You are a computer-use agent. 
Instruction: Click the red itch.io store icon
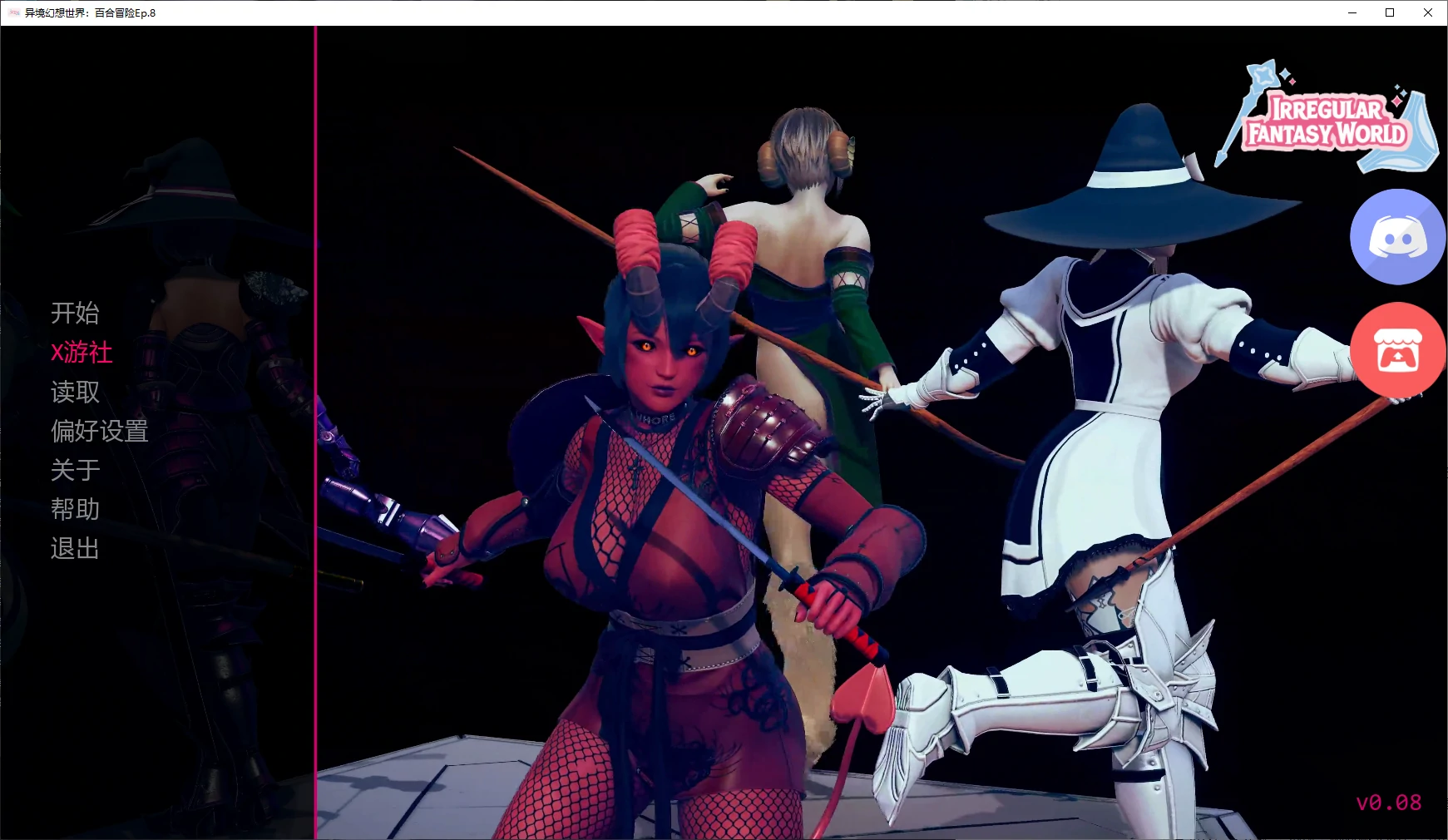tap(1397, 350)
